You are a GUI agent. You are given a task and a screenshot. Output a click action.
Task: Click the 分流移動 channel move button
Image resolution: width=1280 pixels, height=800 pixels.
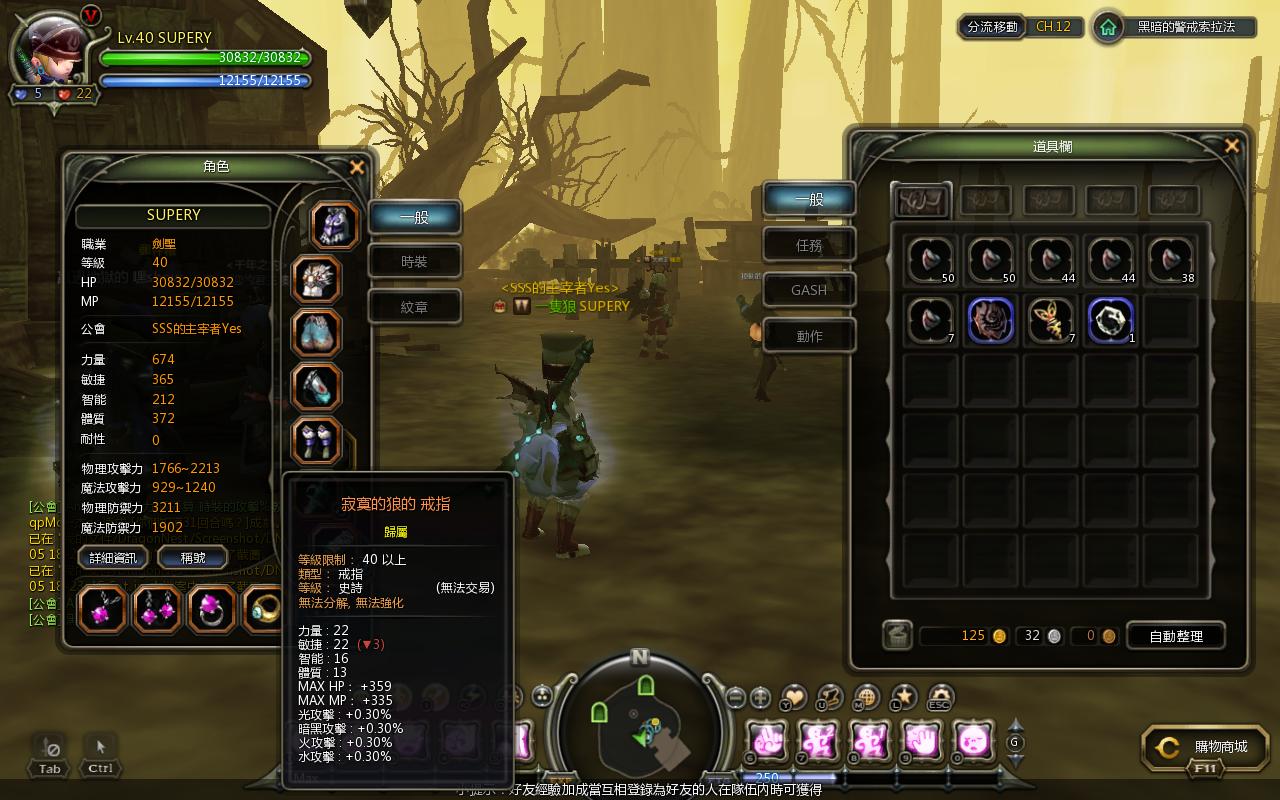(x=993, y=27)
